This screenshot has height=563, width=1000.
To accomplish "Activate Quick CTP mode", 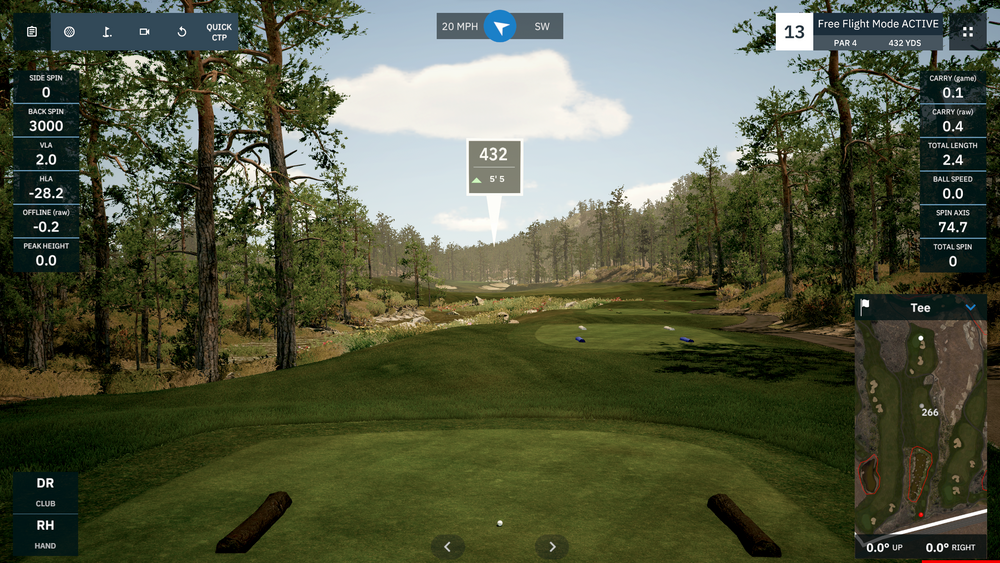I will coord(219,32).
